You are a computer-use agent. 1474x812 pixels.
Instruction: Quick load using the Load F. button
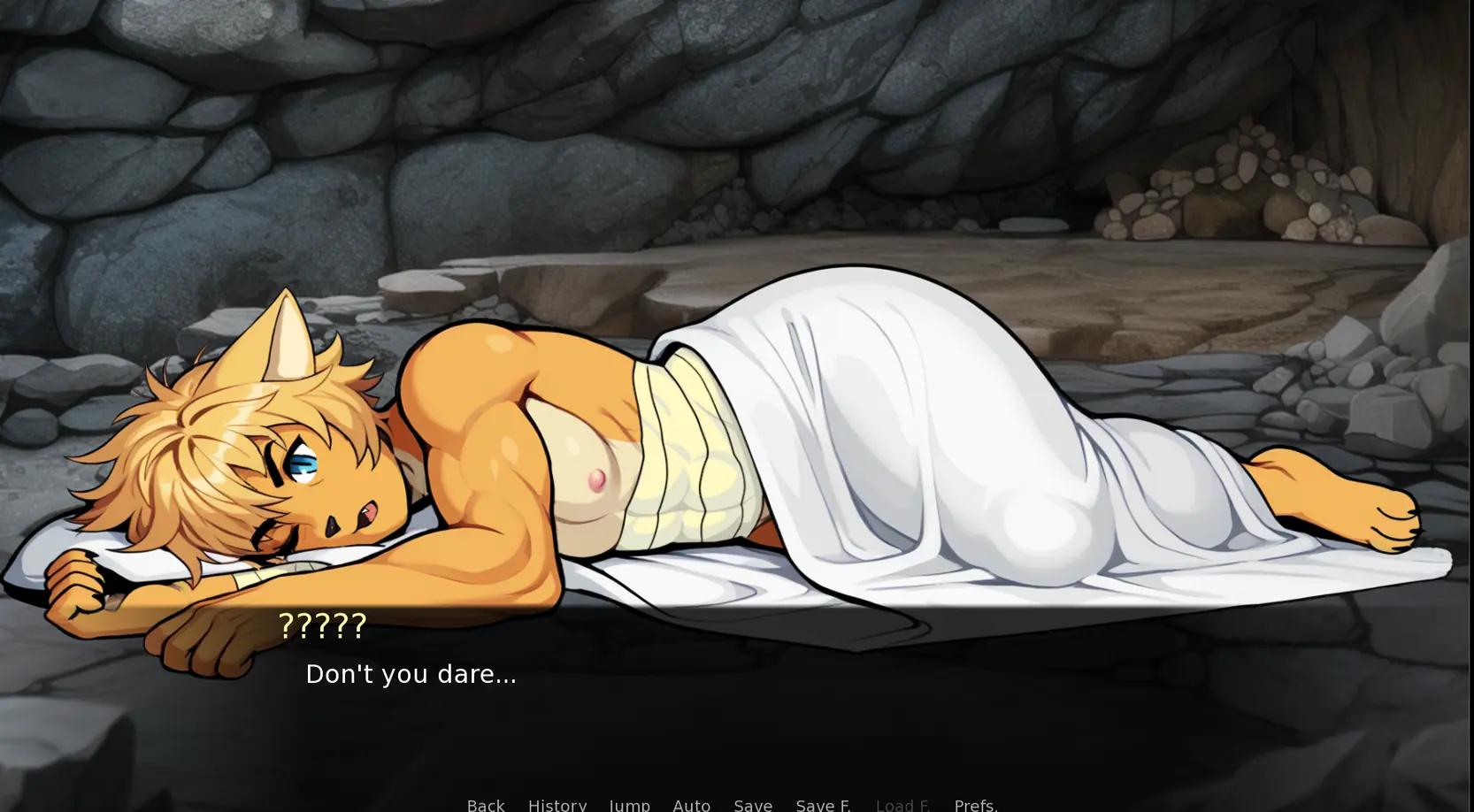point(902,804)
